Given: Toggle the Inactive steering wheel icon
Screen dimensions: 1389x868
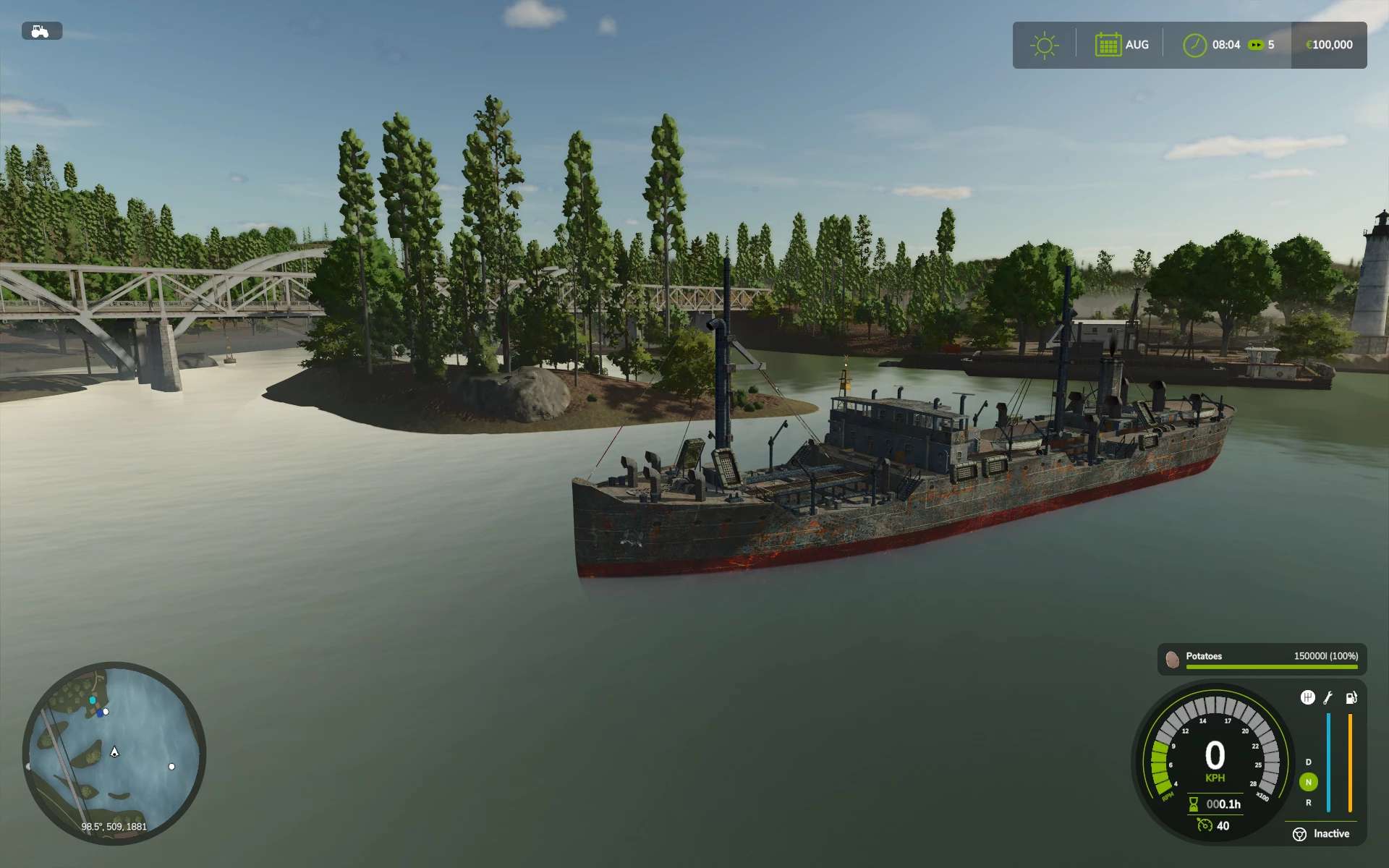Looking at the screenshot, I should pyautogui.click(x=1299, y=835).
